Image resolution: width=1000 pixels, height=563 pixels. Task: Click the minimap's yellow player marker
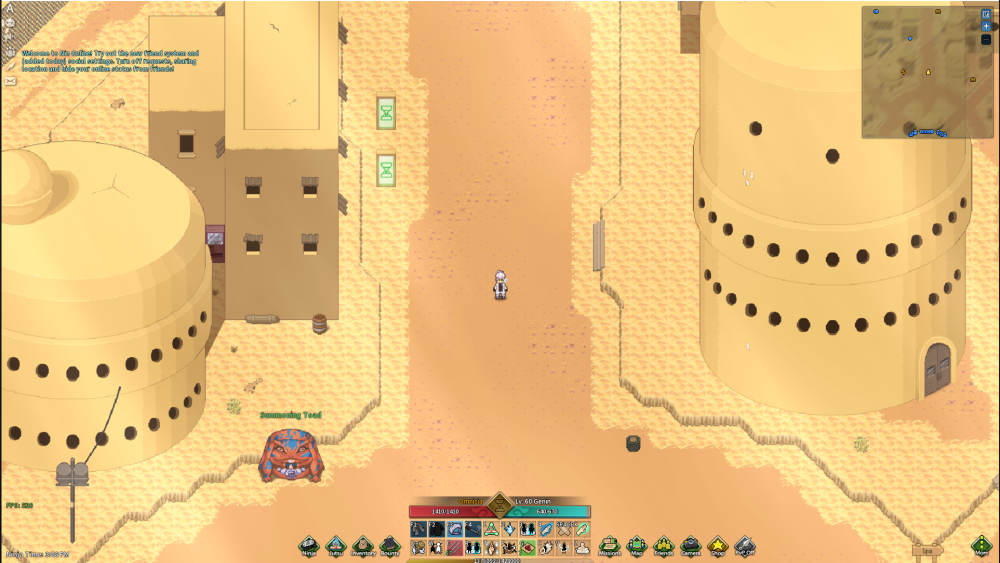(928, 72)
